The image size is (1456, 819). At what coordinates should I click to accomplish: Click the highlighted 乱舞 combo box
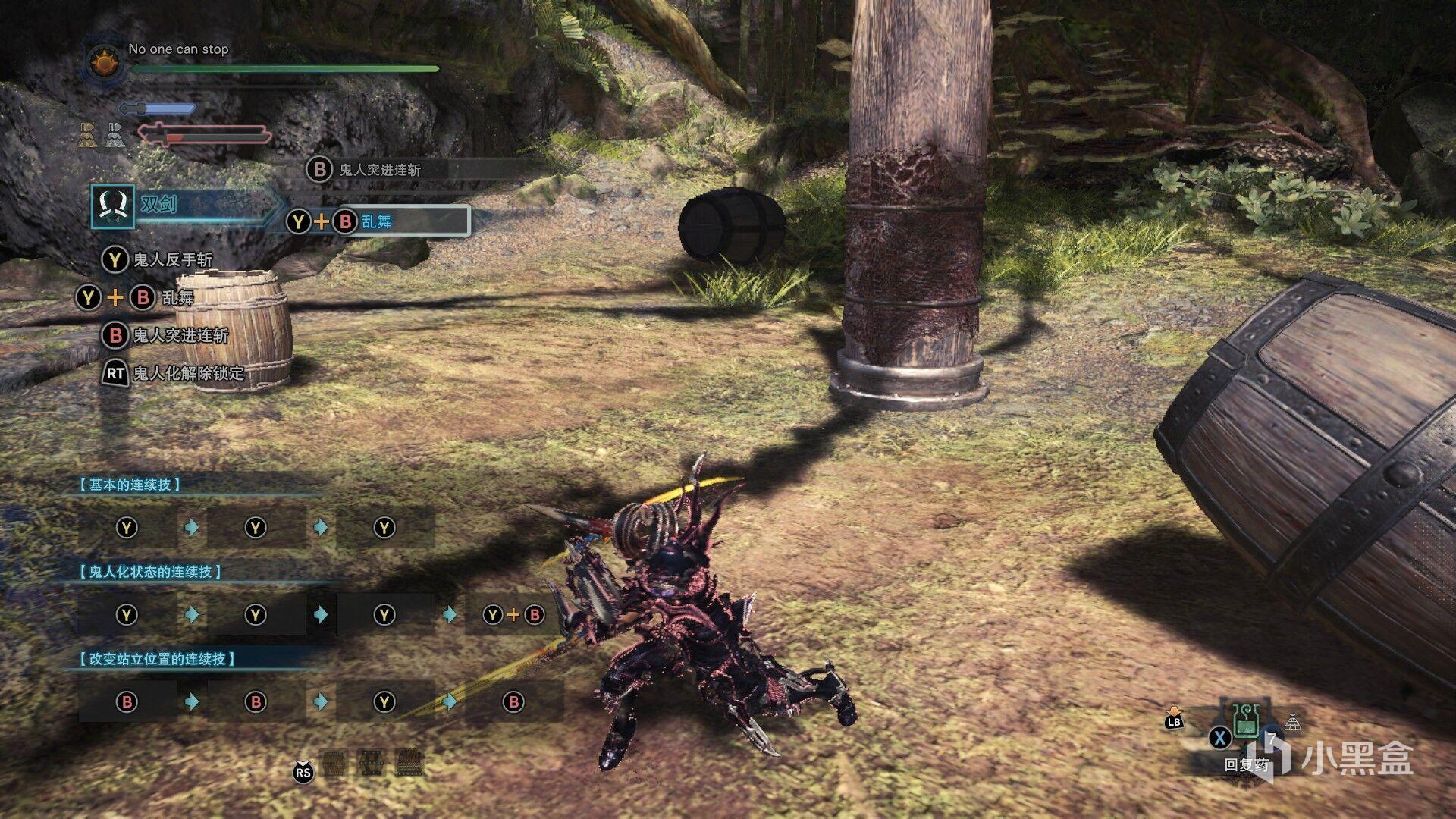[x=377, y=221]
